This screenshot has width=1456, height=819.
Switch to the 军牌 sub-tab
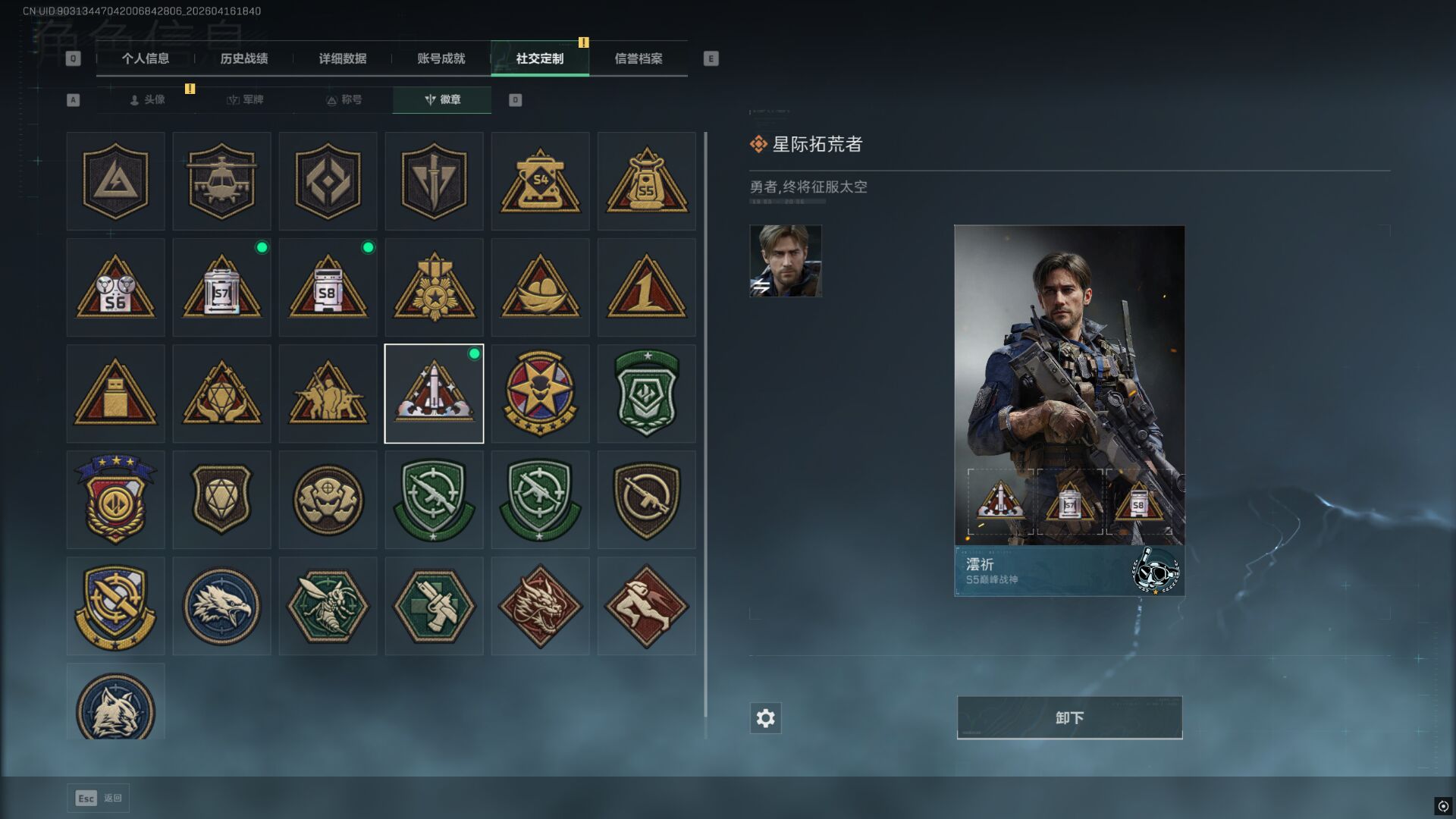point(246,99)
